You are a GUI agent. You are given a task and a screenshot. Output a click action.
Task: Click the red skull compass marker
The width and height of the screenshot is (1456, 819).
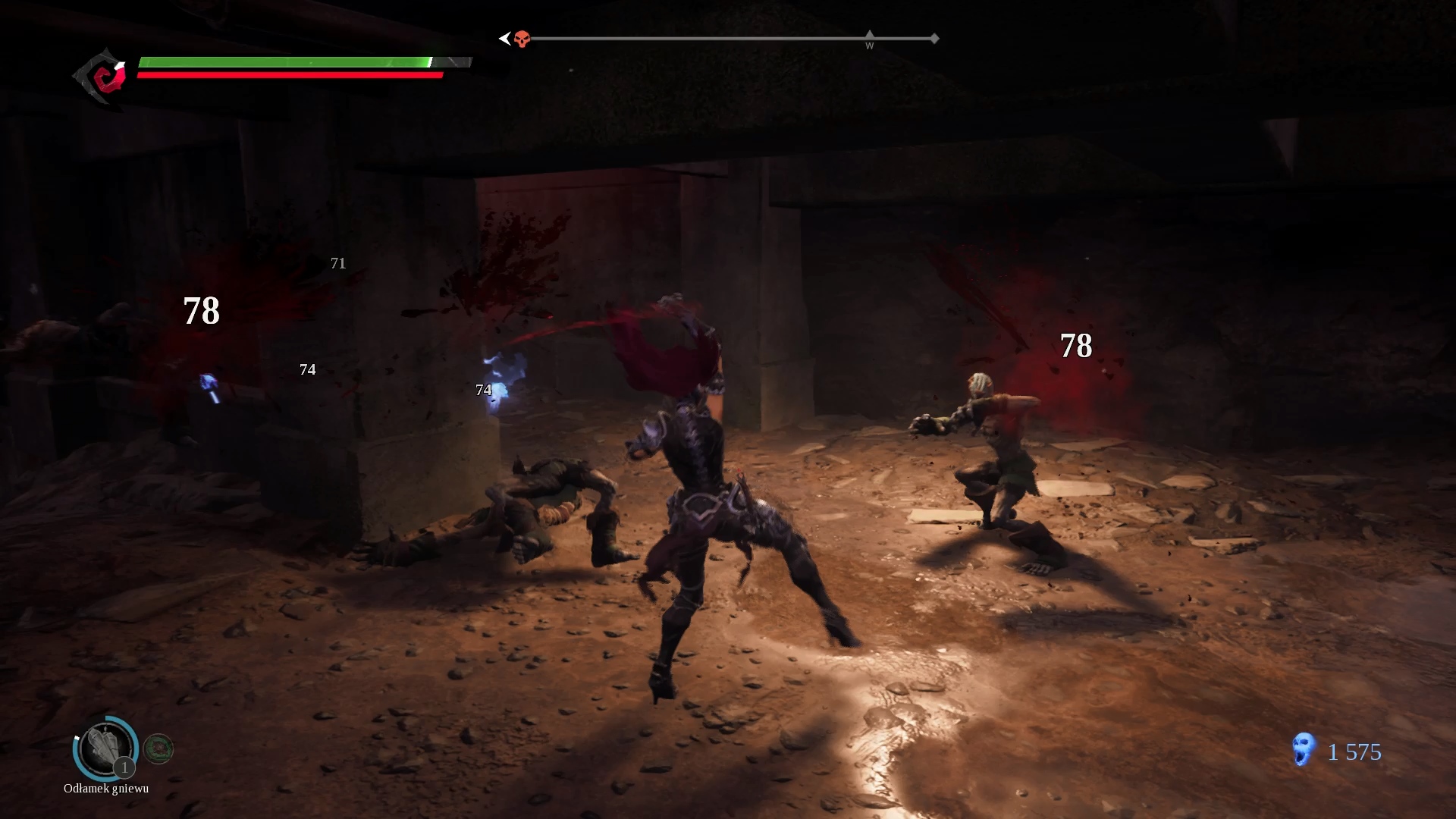pyautogui.click(x=522, y=39)
